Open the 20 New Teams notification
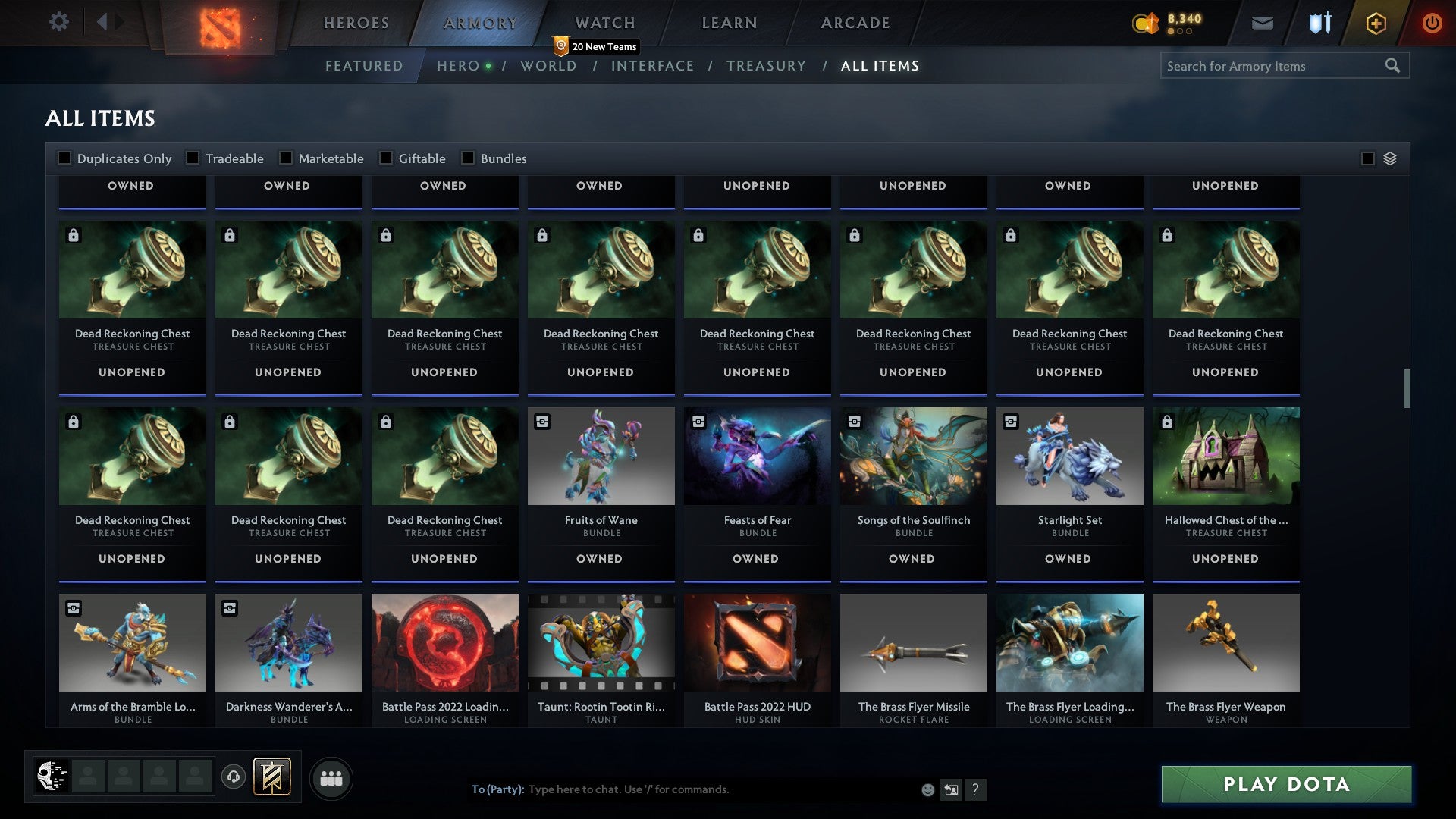The height and width of the screenshot is (819, 1456). point(596,46)
